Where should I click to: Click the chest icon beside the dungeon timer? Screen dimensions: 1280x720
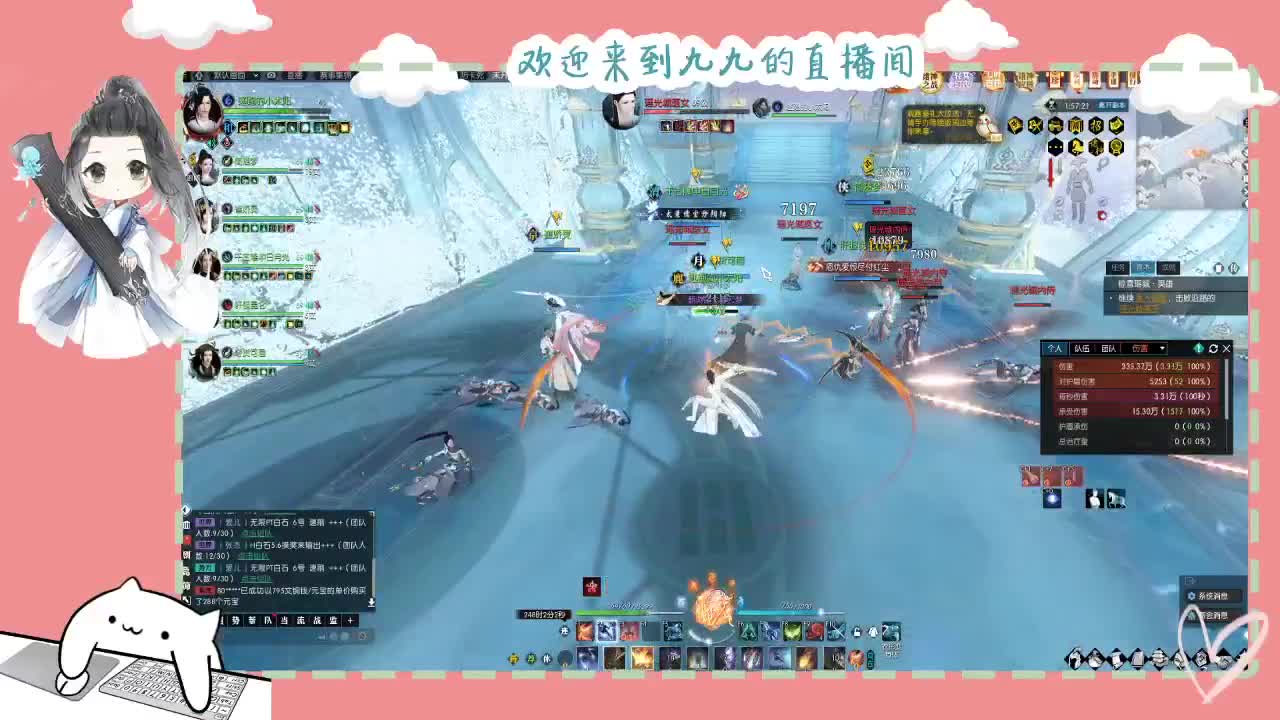pos(1052,104)
